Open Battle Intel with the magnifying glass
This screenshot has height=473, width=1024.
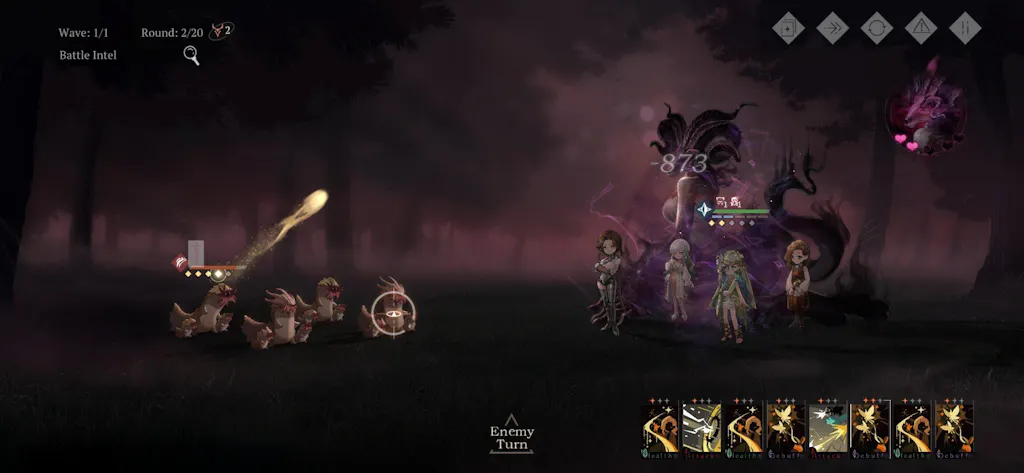click(191, 55)
